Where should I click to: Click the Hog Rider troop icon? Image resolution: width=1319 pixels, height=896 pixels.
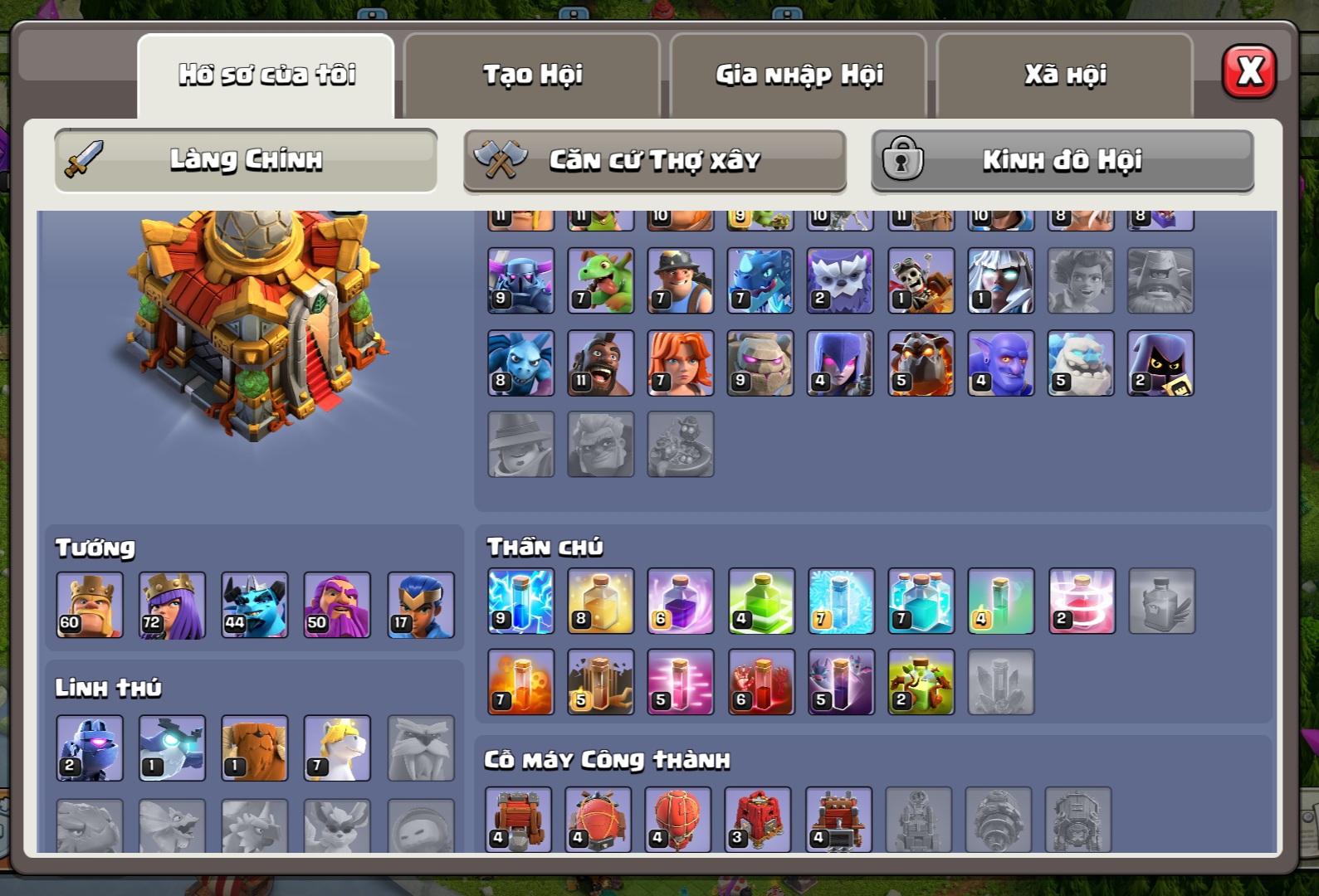pyautogui.click(x=600, y=363)
